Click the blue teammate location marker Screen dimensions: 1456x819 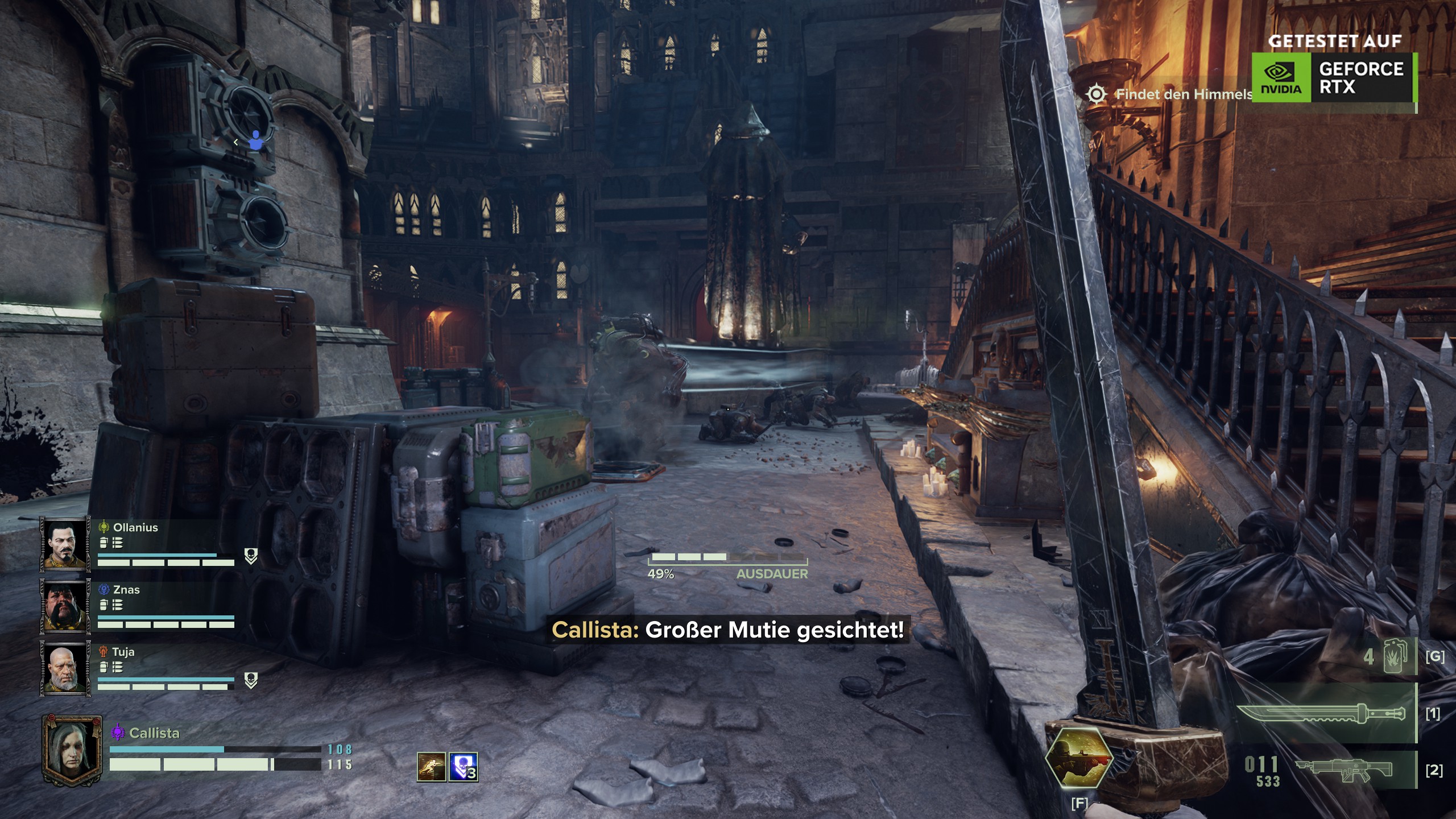(256, 141)
